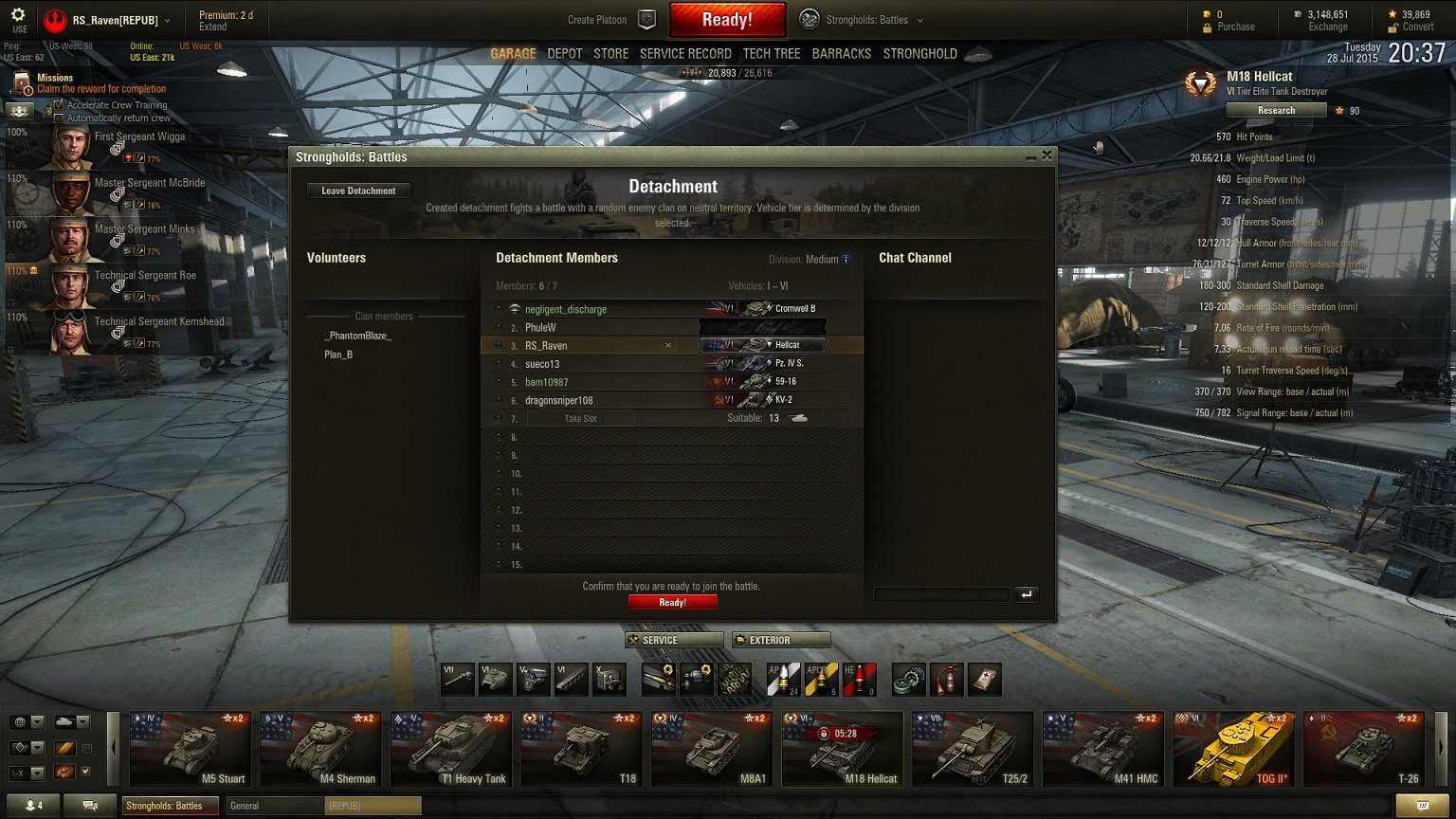Viewport: 1456px width, 819px height.
Task: View the Service Record
Action: (x=685, y=54)
